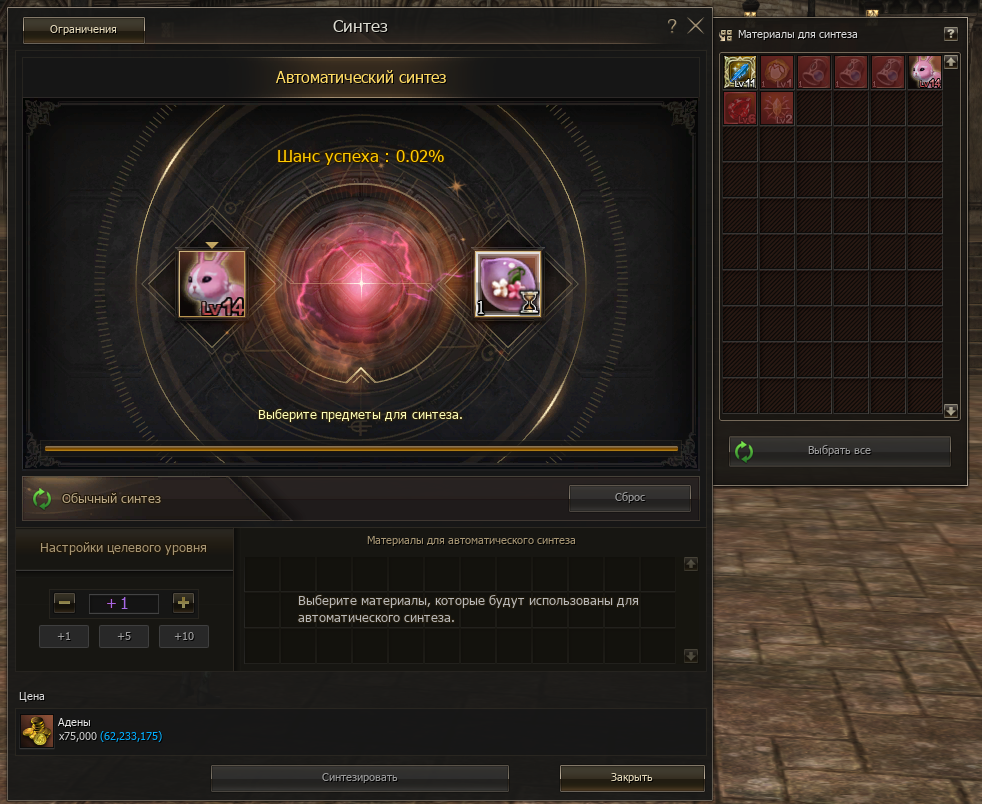The height and width of the screenshot is (804, 982).
Task: Close the window with Закрыть
Action: 632,777
